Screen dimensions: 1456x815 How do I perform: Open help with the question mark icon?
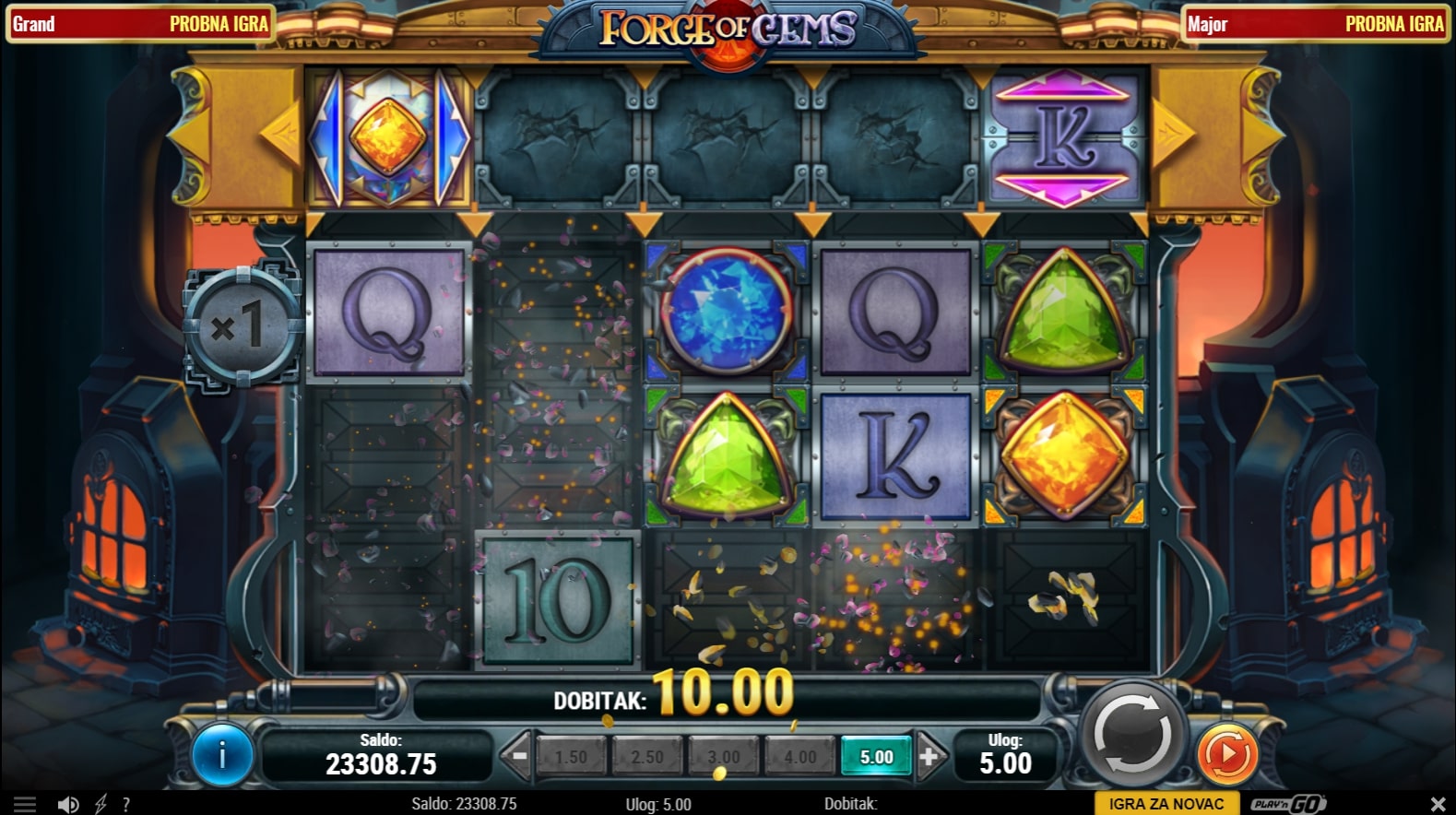(x=126, y=805)
